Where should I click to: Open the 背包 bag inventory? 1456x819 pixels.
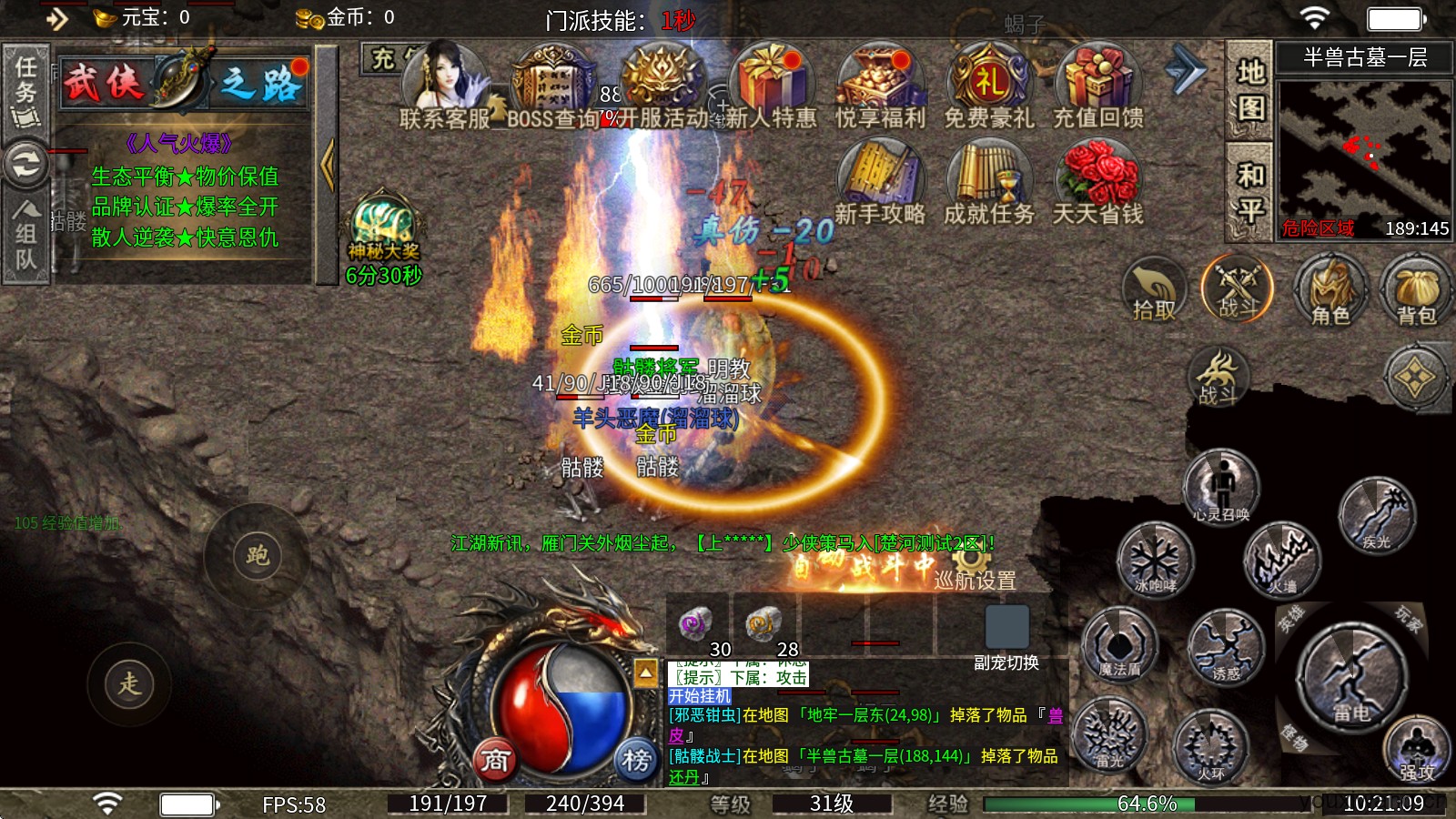(1416, 290)
